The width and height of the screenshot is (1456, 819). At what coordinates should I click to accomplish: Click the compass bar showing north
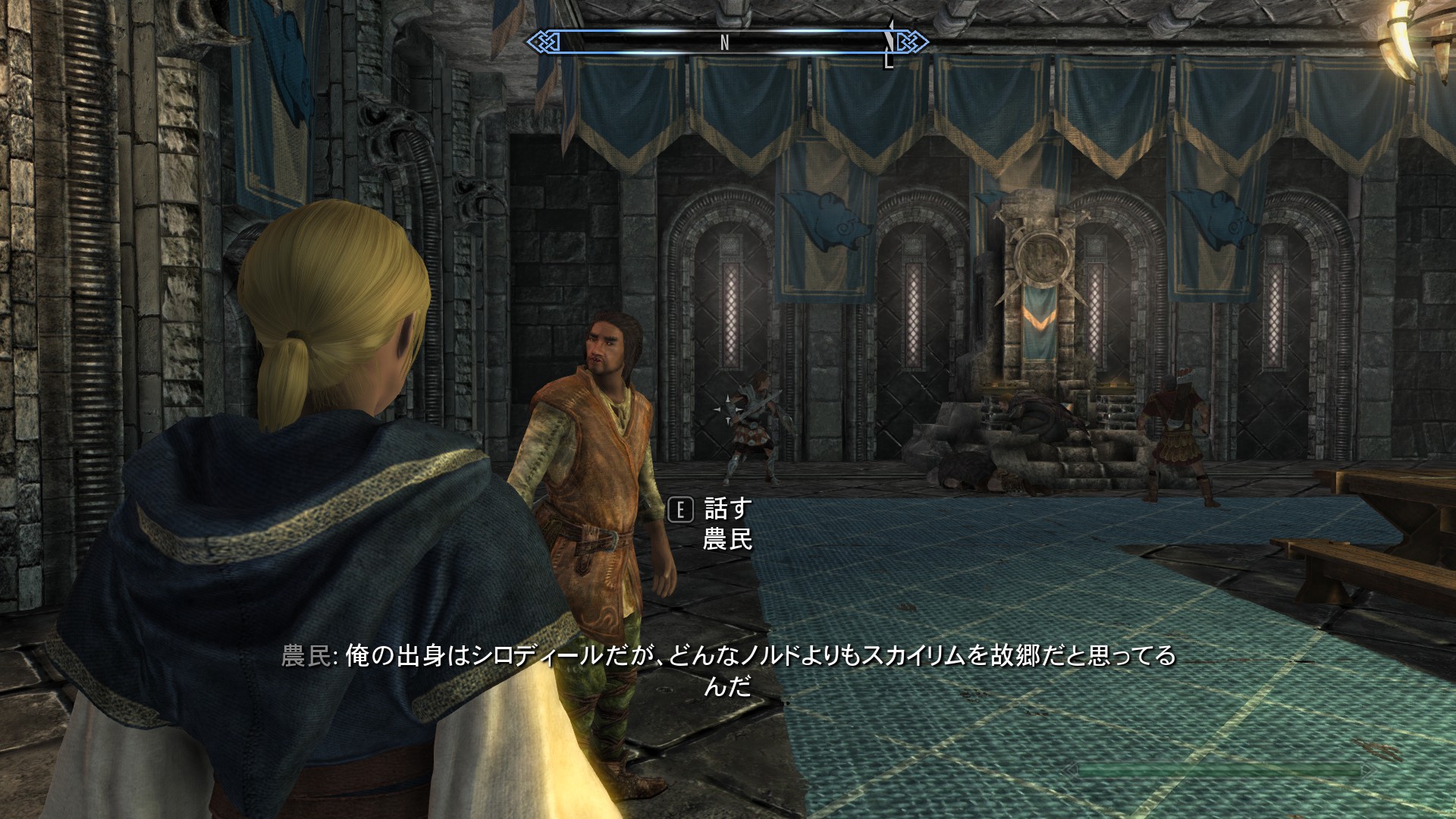pyautogui.click(x=726, y=42)
